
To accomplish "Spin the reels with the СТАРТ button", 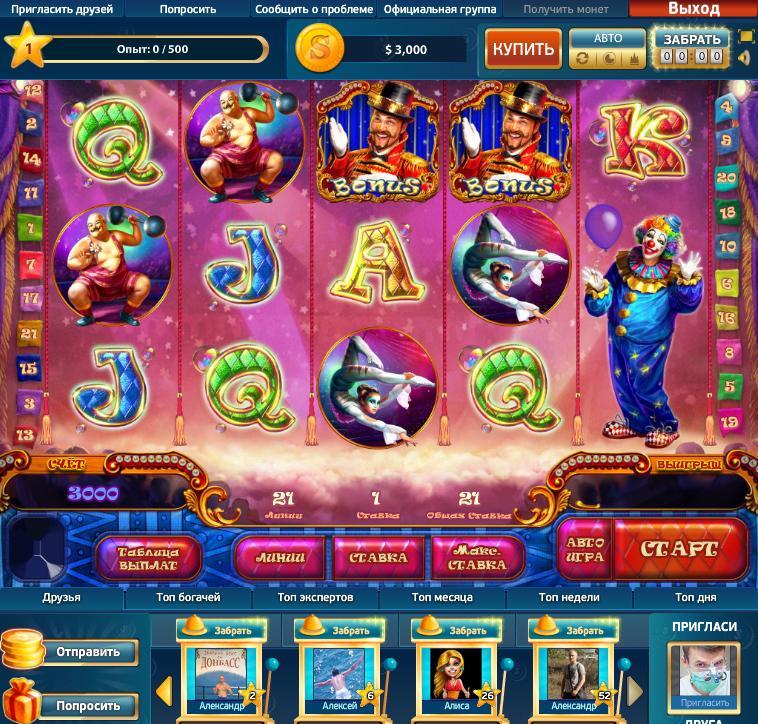I will [x=679, y=549].
